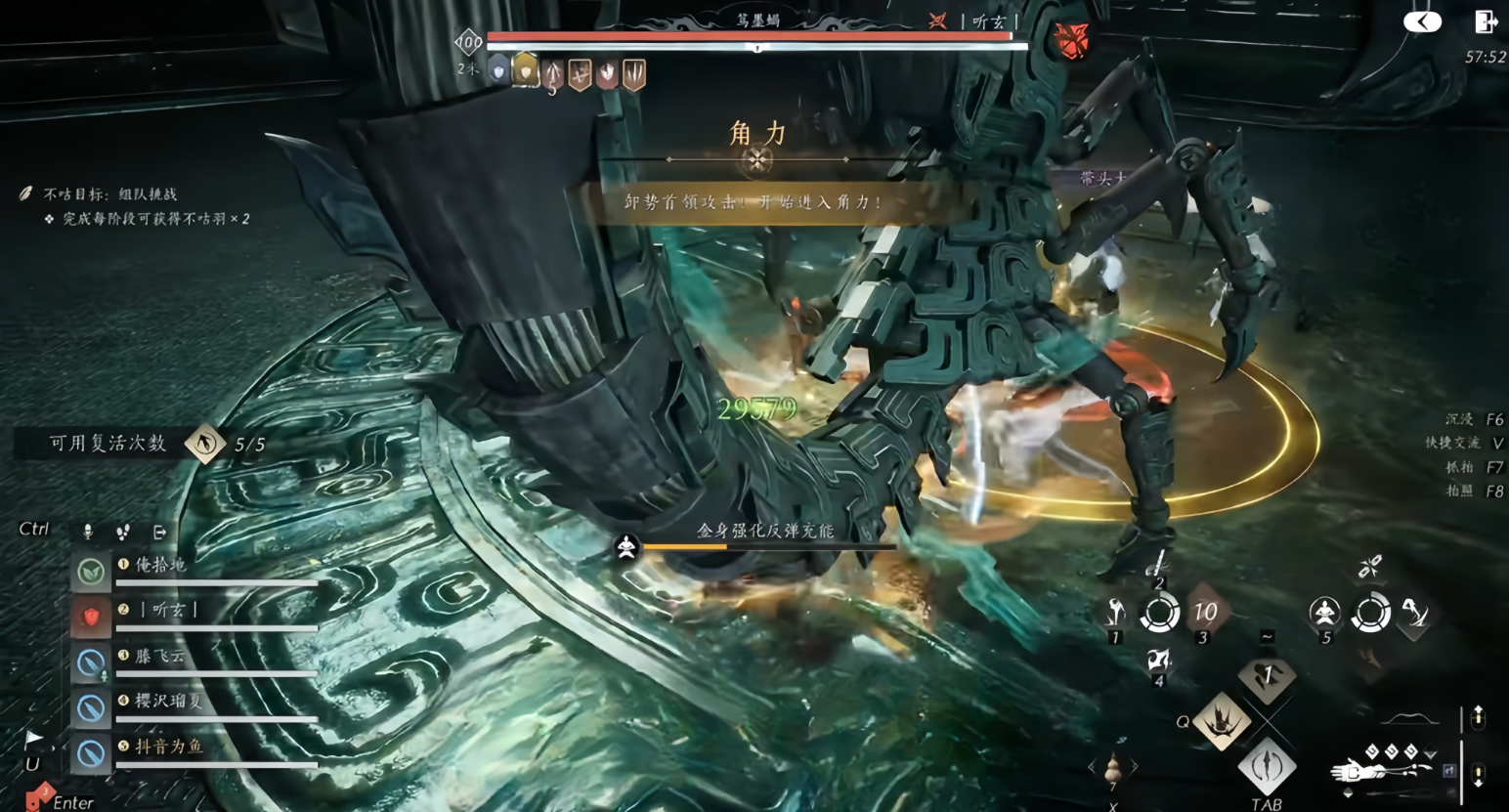Click the TAB weapon swap diamond icon
The height and width of the screenshot is (812, 1509).
[x=1267, y=766]
